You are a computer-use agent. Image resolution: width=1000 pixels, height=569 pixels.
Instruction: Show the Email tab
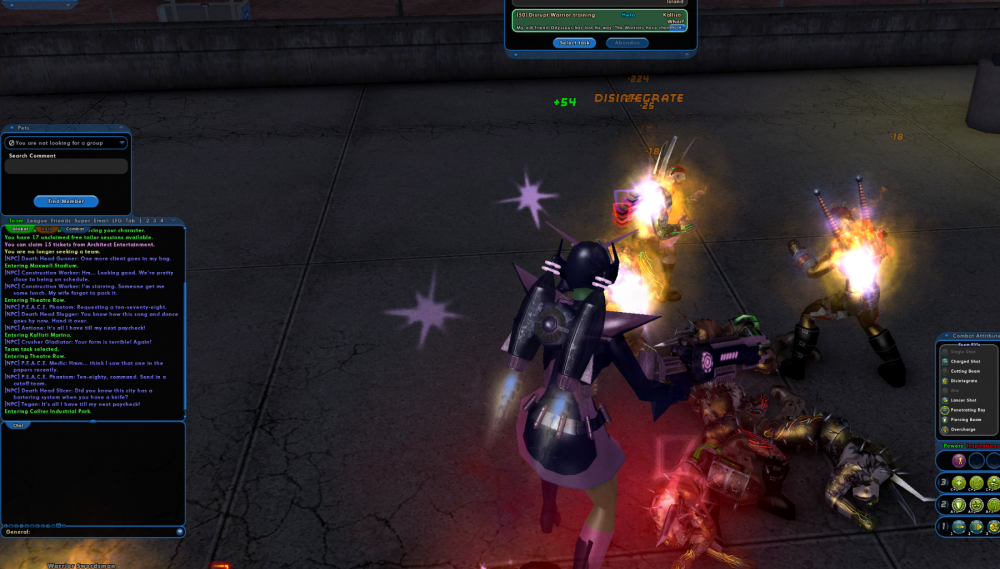(102, 220)
